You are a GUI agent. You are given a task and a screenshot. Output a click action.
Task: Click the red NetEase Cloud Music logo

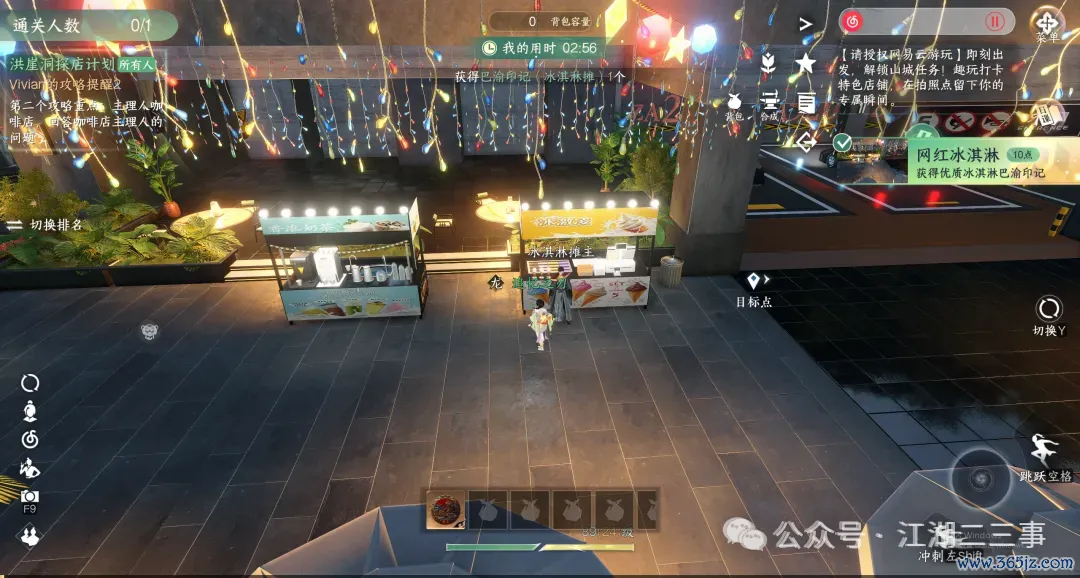tap(852, 21)
